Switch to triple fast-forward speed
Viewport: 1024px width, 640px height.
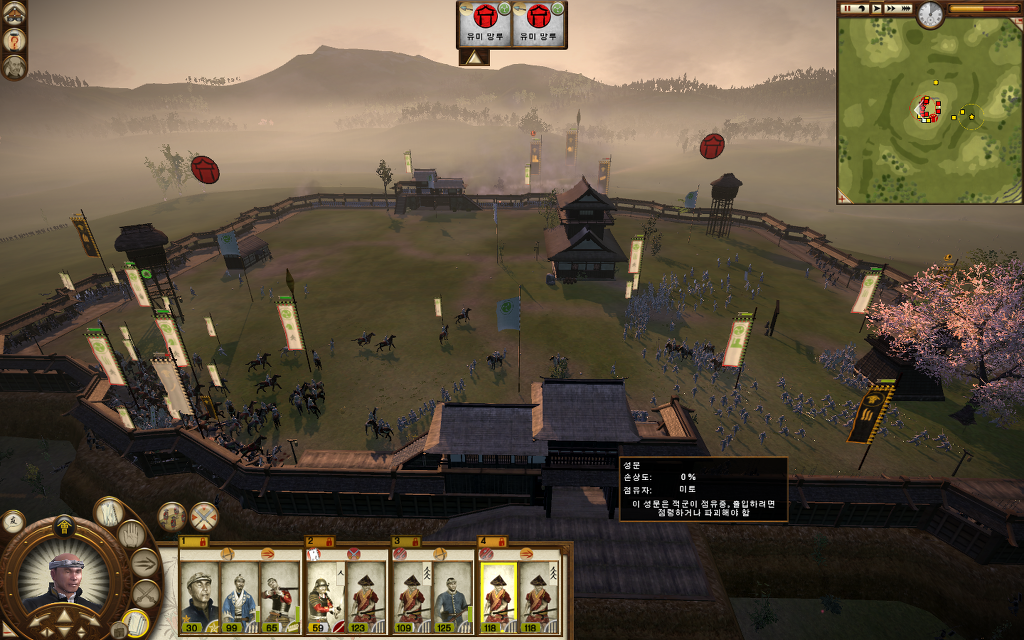pos(905,8)
